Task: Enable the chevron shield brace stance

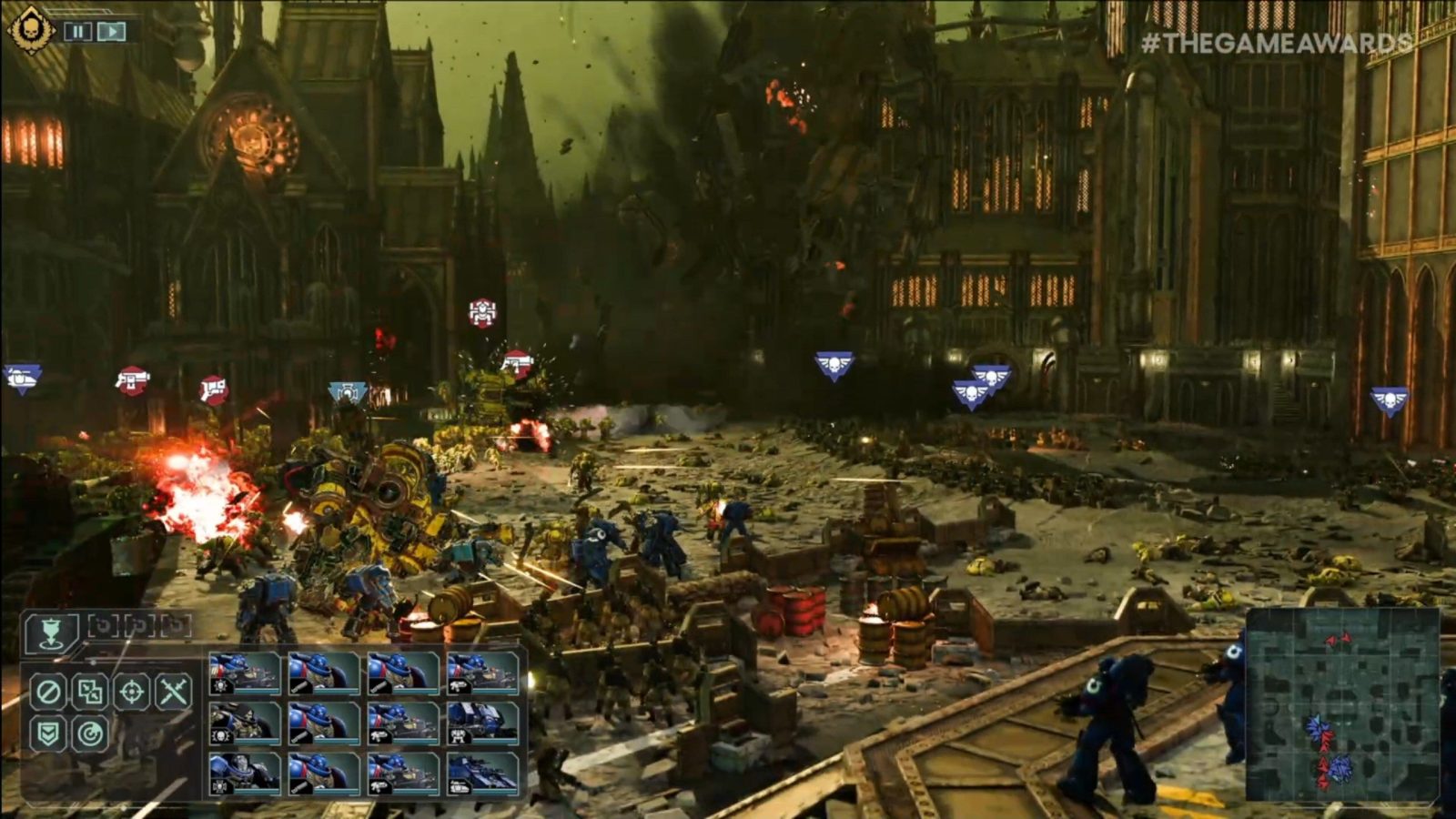Action: click(x=47, y=731)
